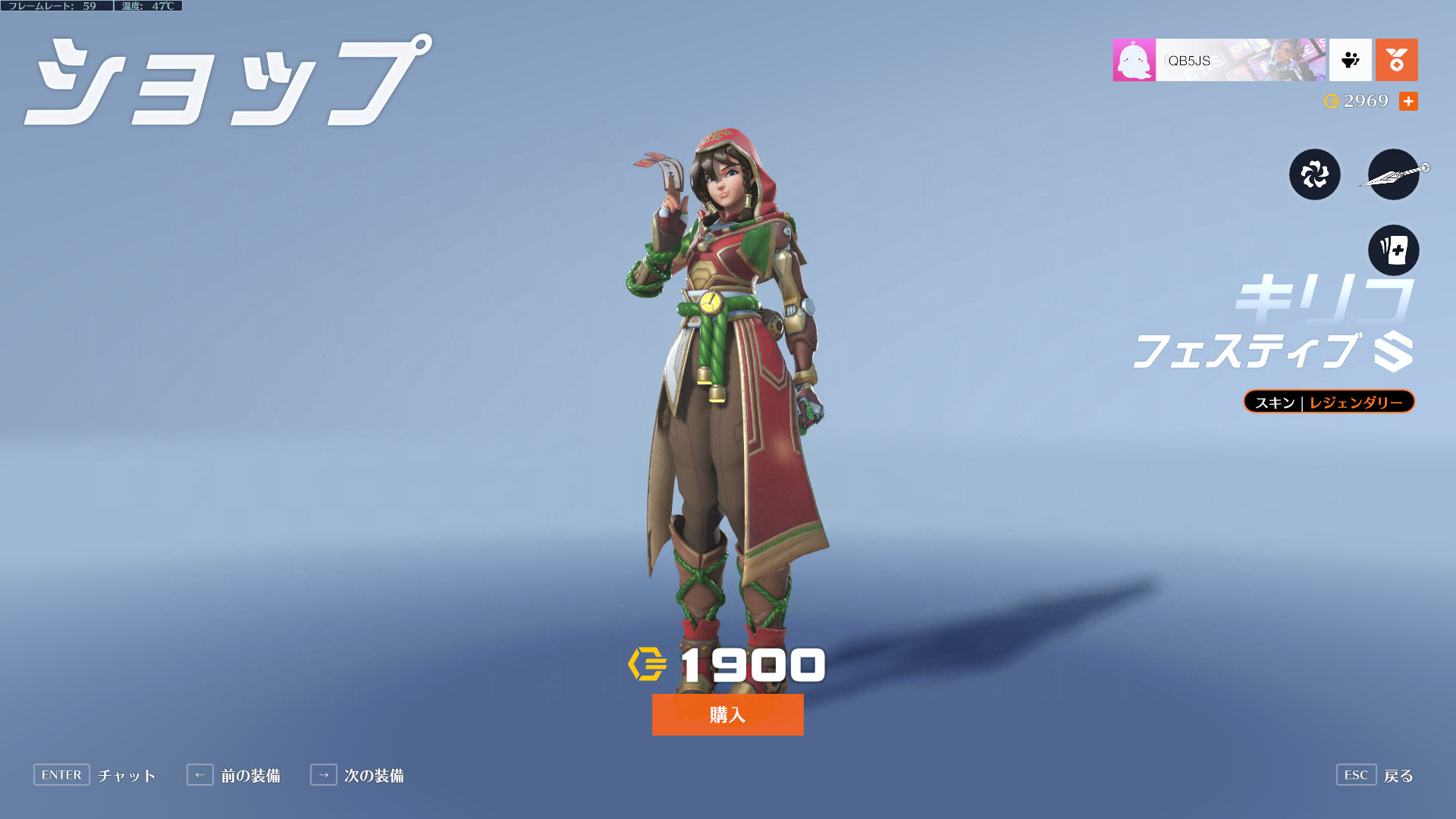Preview the swirl shuriken ability icon
Image resolution: width=1456 pixels, height=819 pixels.
click(1314, 174)
